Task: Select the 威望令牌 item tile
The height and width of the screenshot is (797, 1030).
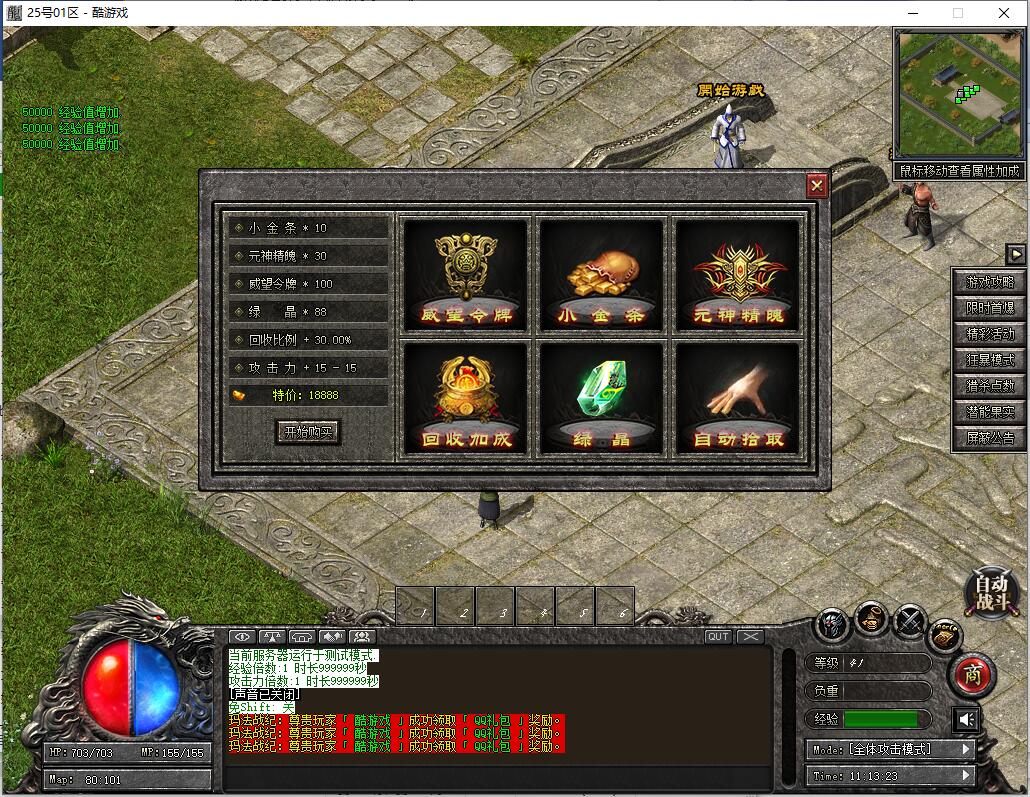Action: (464, 275)
